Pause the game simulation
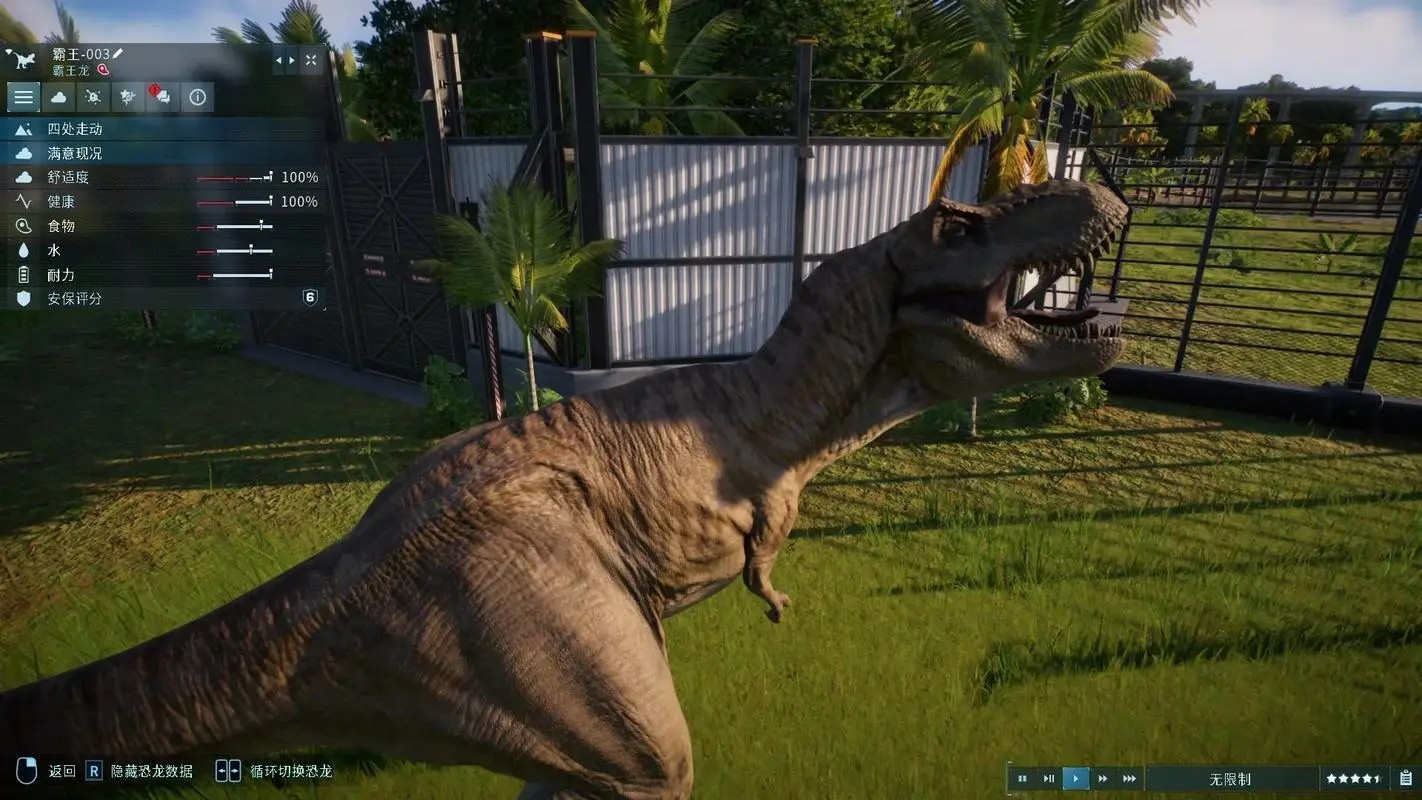 [1022, 779]
